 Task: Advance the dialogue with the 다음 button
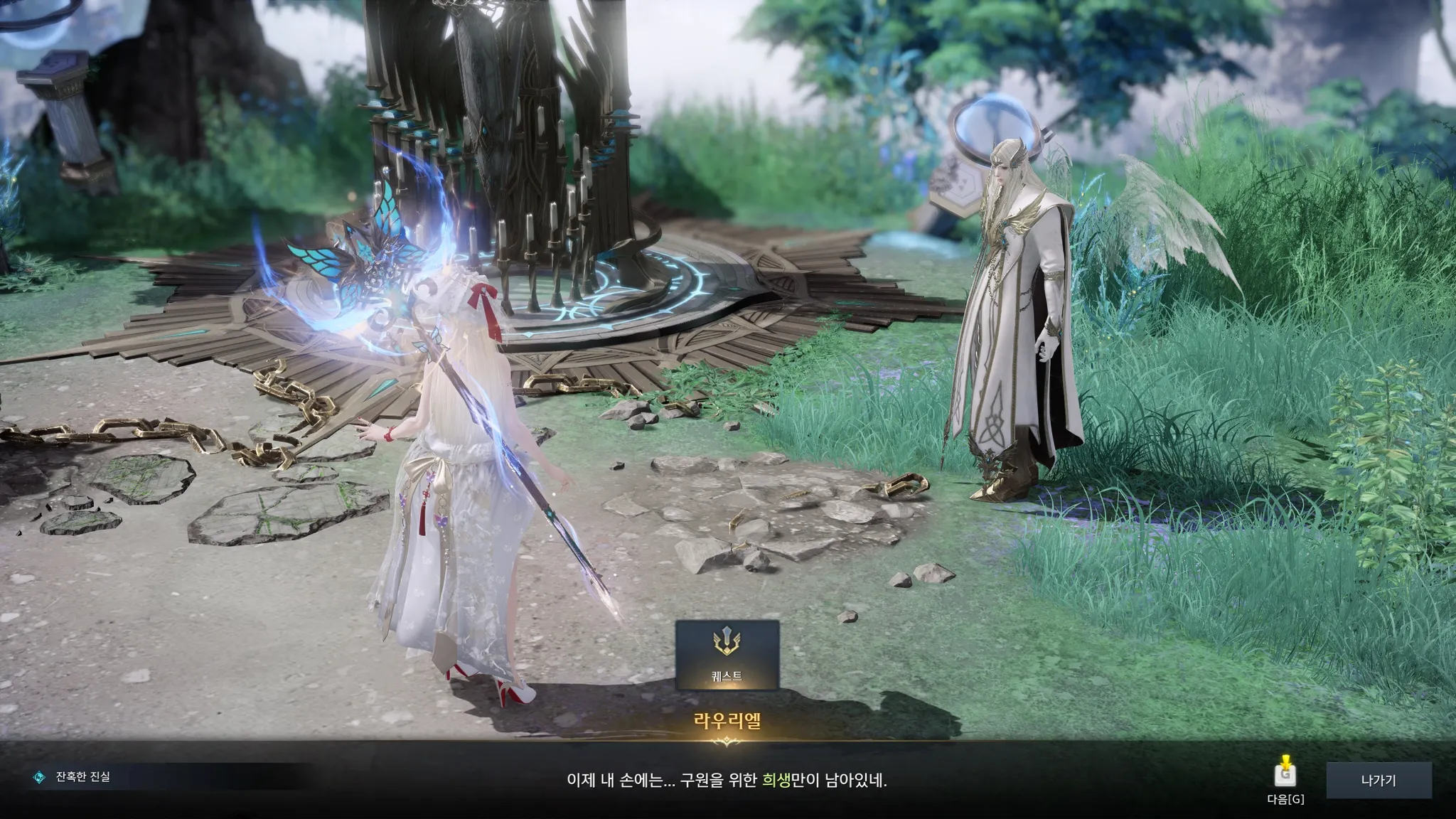click(1285, 775)
